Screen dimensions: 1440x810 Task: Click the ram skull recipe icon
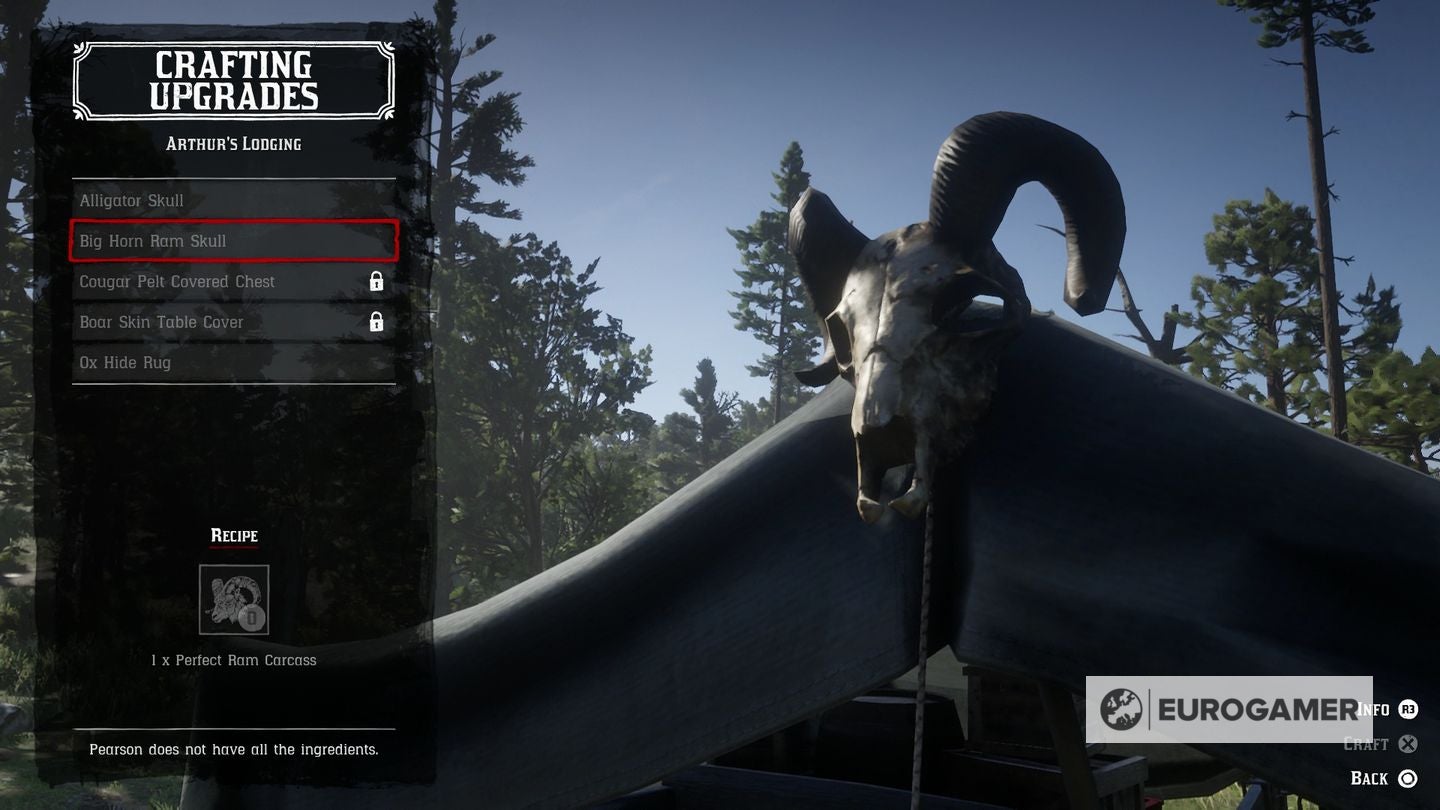point(235,599)
